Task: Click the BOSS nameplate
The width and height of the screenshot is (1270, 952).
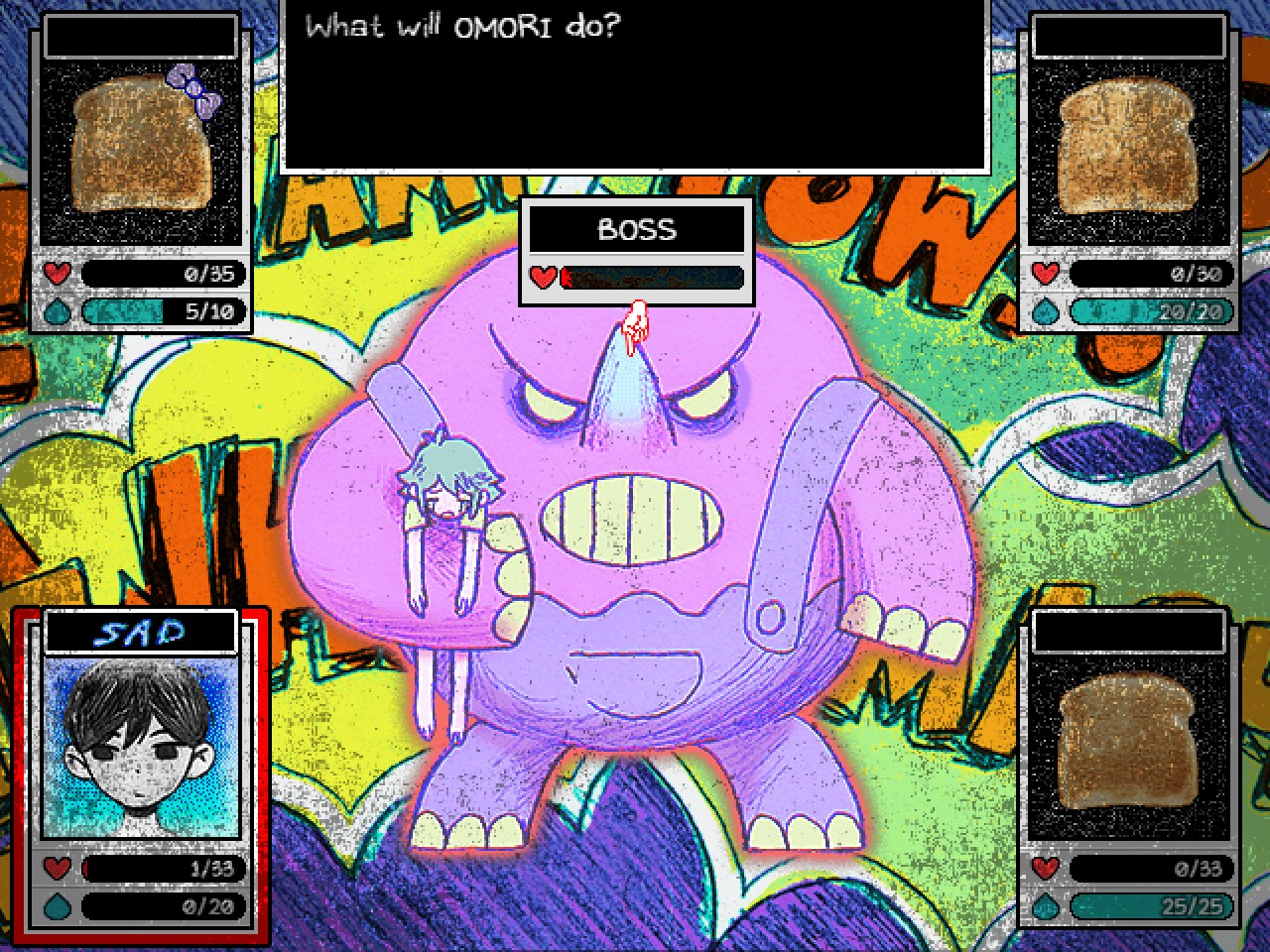Action: [x=636, y=230]
